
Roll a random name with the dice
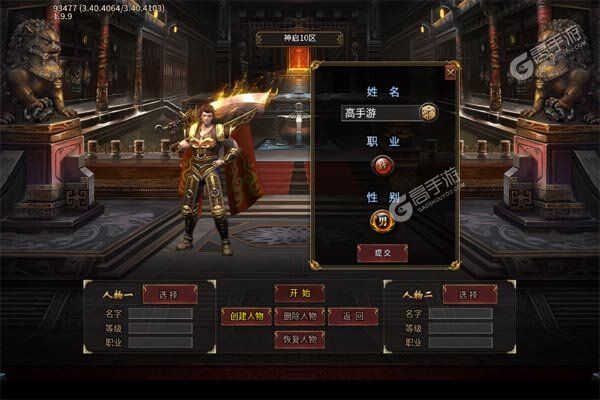pos(428,113)
